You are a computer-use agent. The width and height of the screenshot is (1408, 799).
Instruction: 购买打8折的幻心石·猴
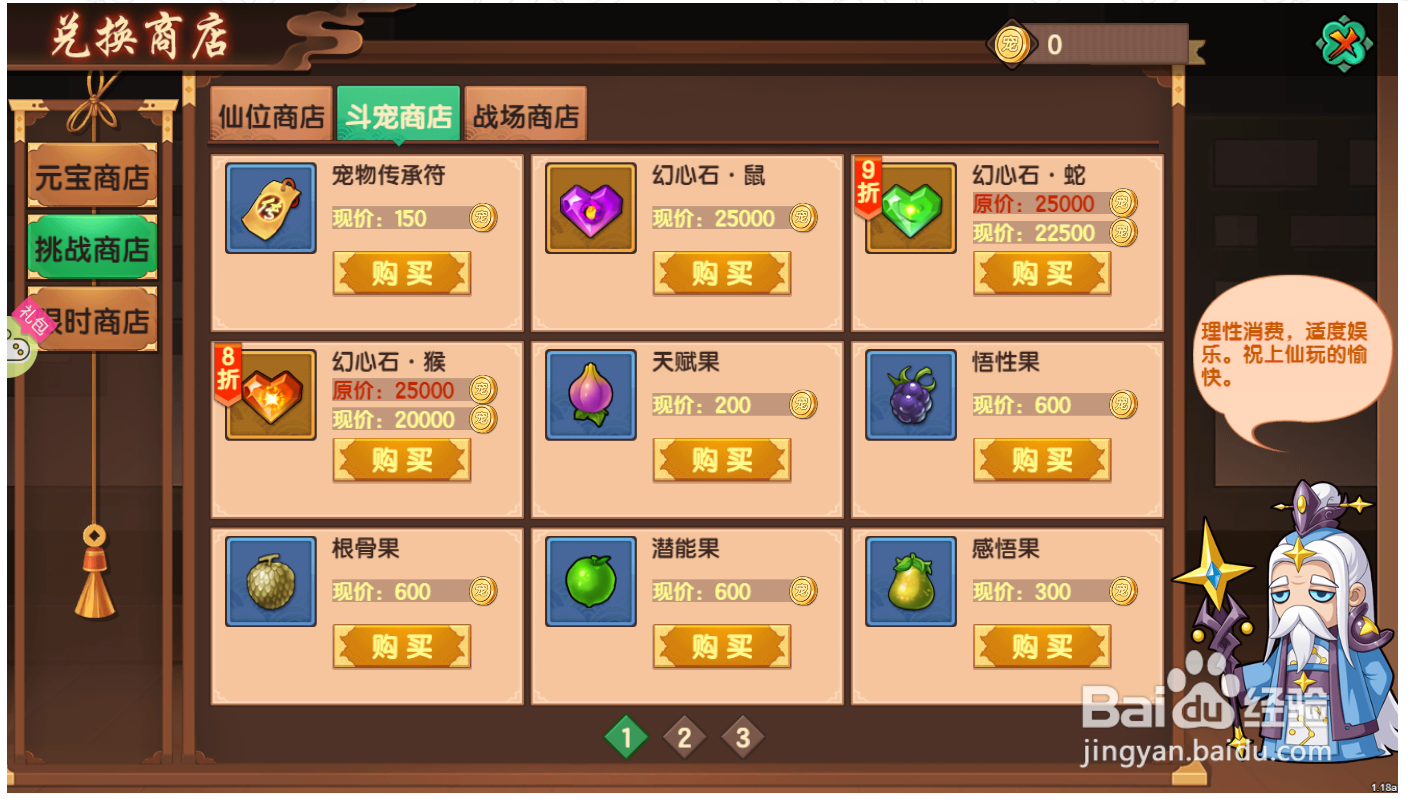pyautogui.click(x=401, y=460)
